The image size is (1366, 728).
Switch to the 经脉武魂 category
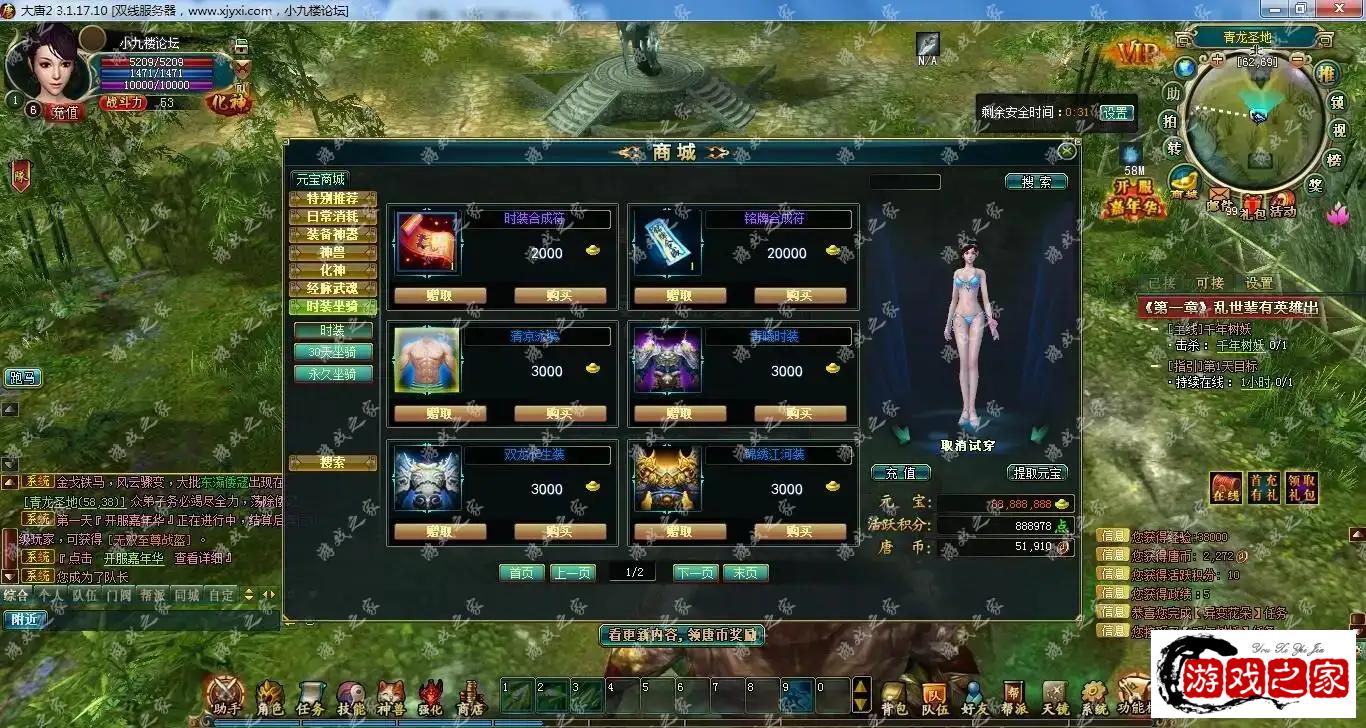tap(332, 289)
